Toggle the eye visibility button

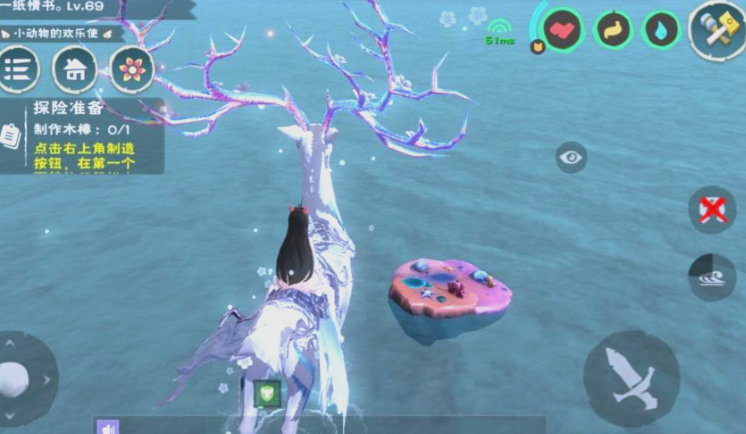[571, 157]
